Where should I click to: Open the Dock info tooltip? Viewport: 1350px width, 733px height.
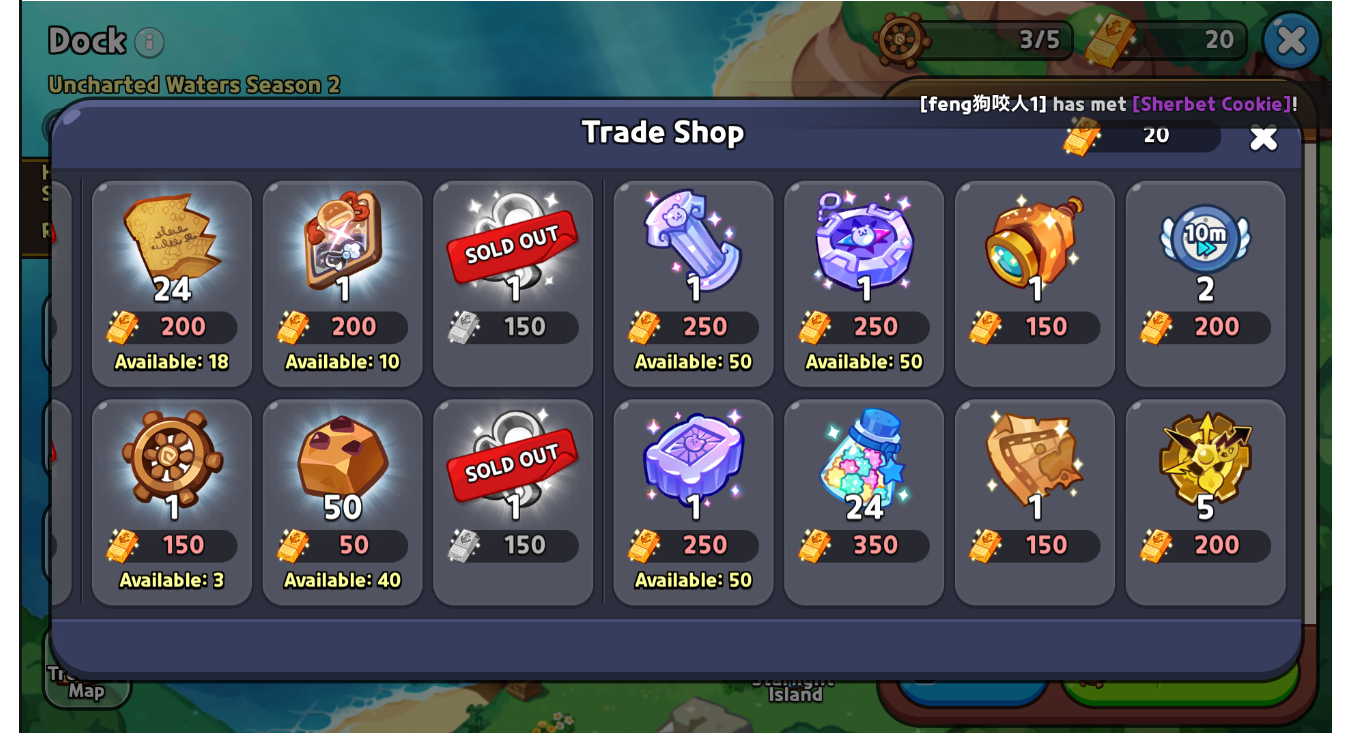pyautogui.click(x=149, y=42)
